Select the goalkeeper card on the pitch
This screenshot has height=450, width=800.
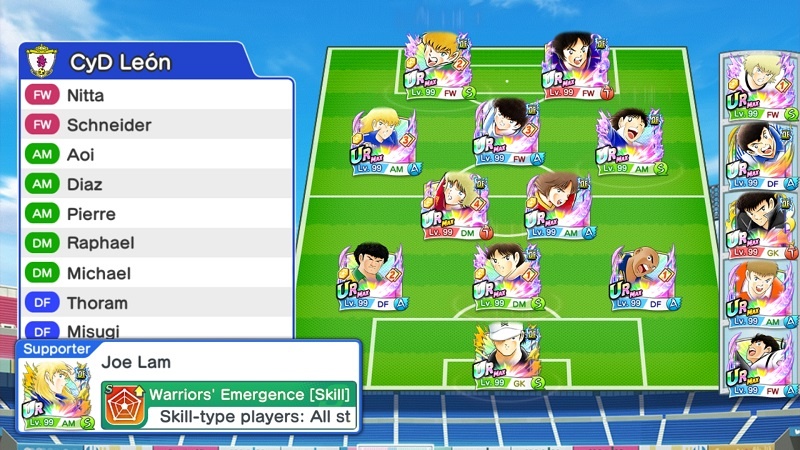click(x=507, y=356)
